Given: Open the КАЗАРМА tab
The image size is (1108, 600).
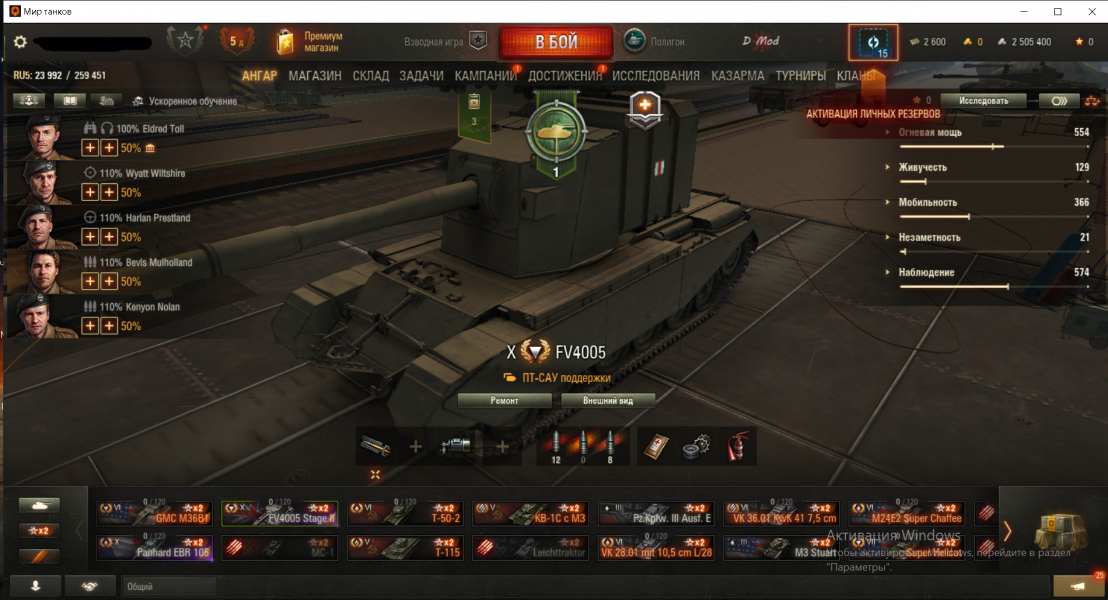Looking at the screenshot, I should click(738, 76).
